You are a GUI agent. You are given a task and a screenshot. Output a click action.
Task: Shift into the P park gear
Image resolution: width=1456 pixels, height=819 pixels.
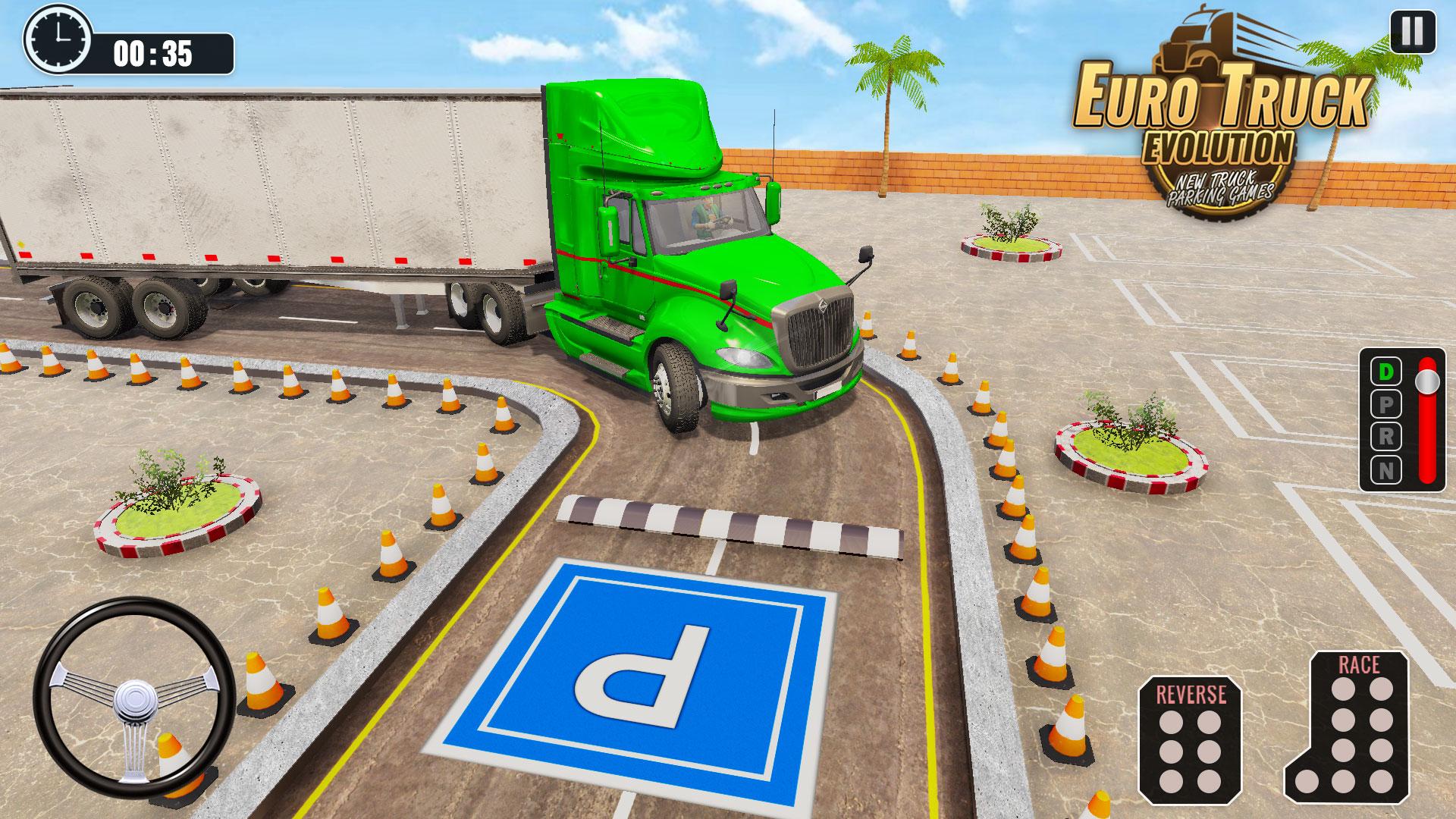1385,405
